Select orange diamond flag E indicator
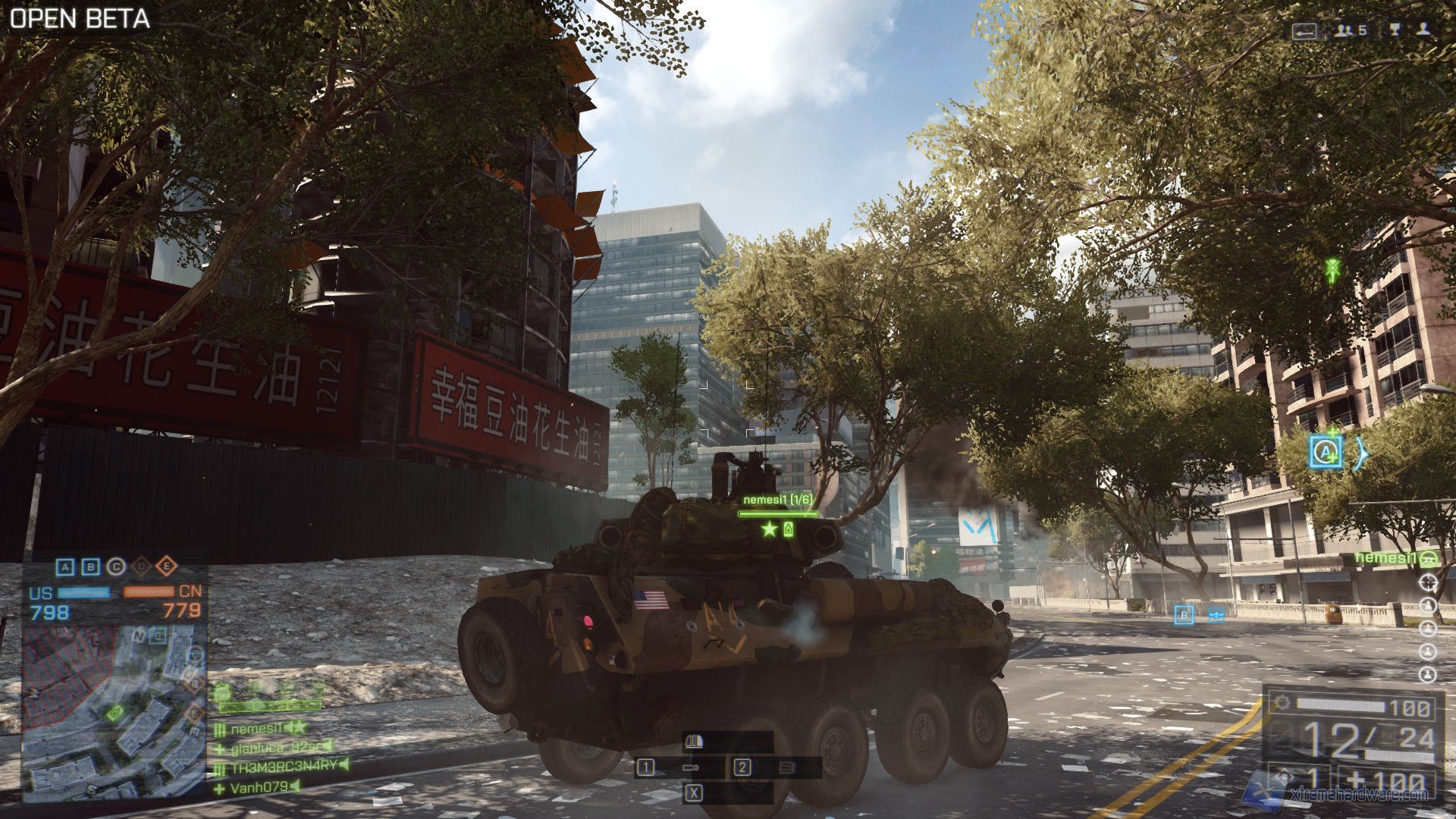The height and width of the screenshot is (819, 1456). tap(167, 566)
